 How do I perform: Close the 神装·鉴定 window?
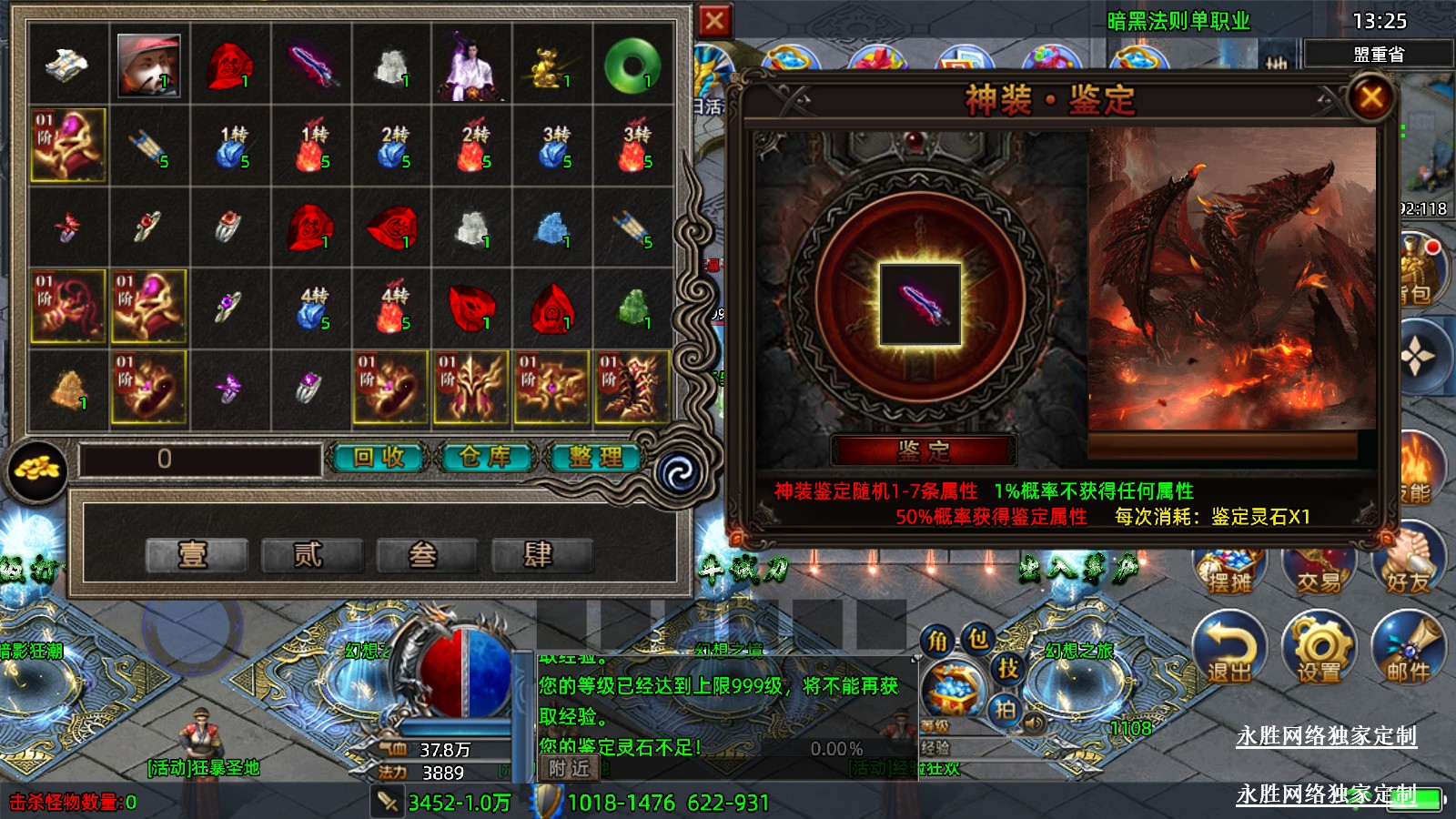(1370, 97)
